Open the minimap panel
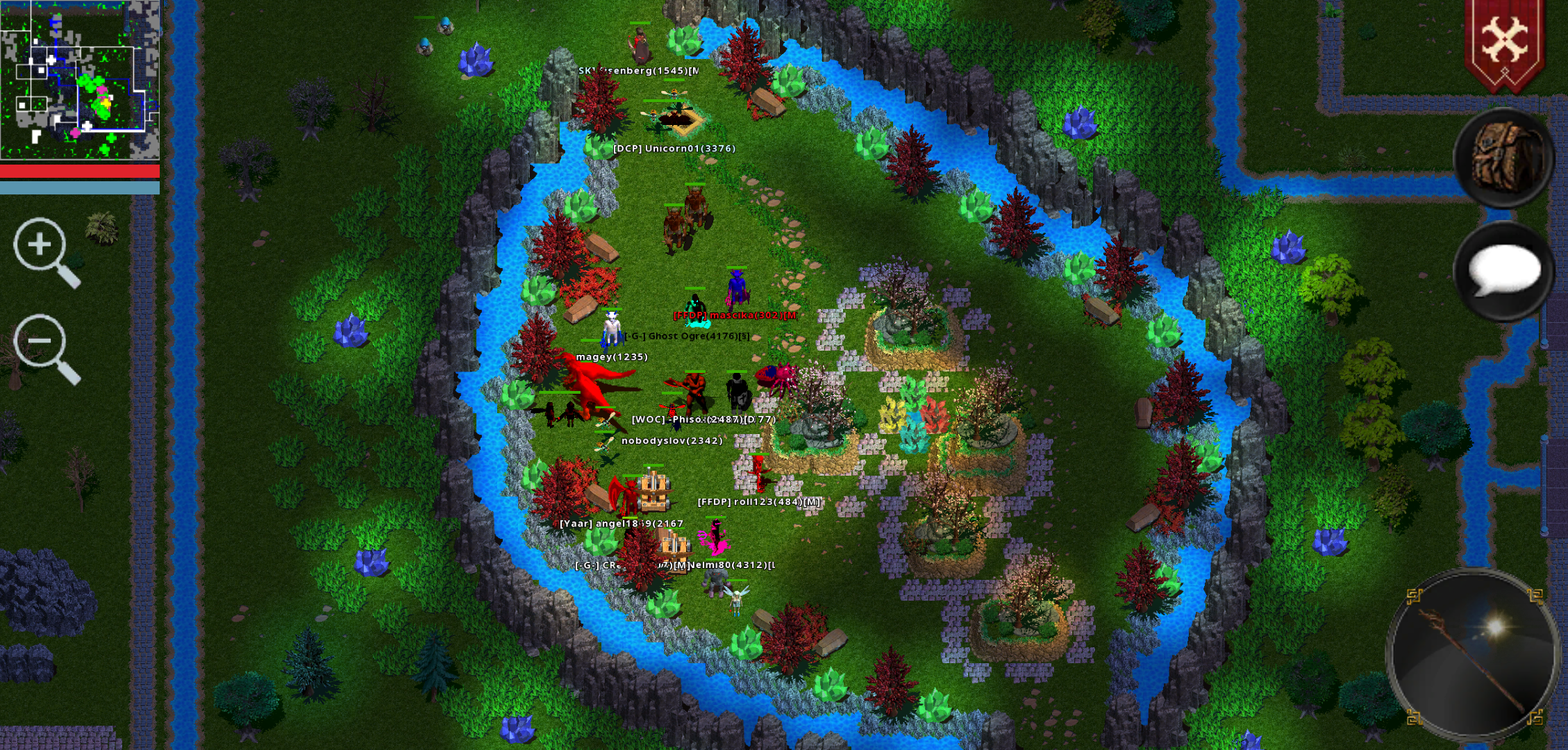Screen dimensions: 1568x750 pos(80,80)
